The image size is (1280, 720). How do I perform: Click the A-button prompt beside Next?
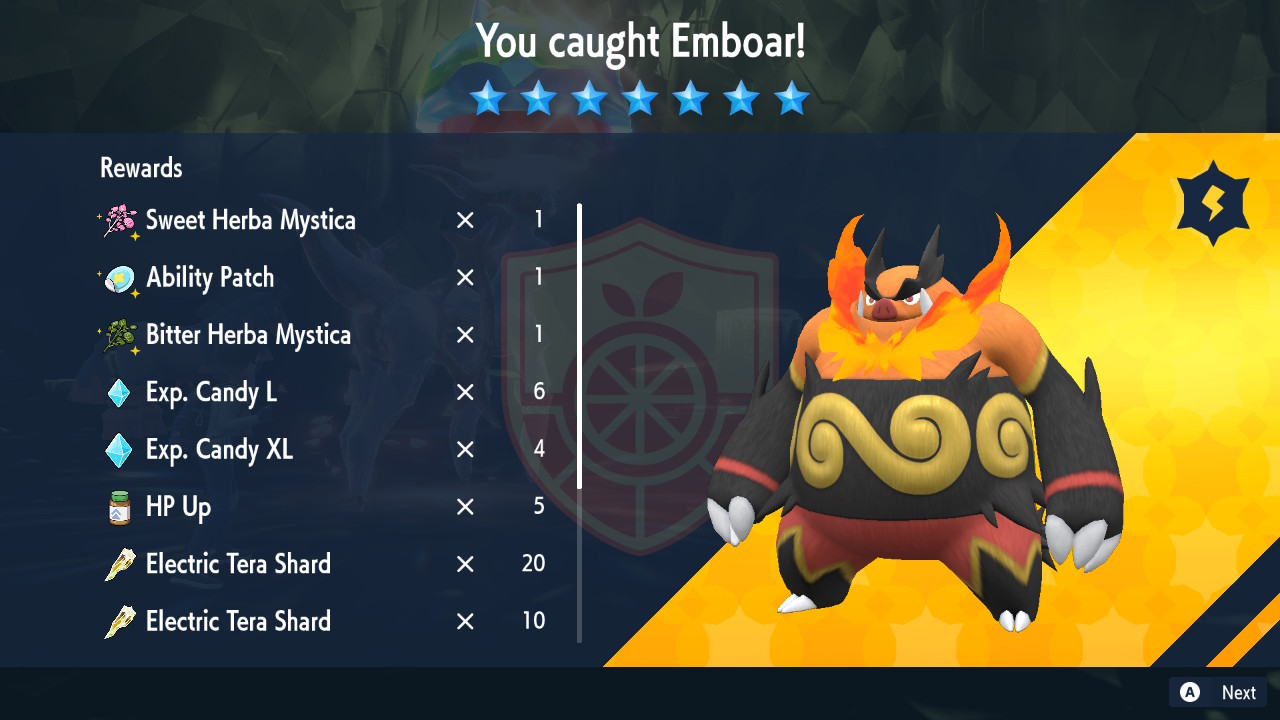coord(1189,692)
